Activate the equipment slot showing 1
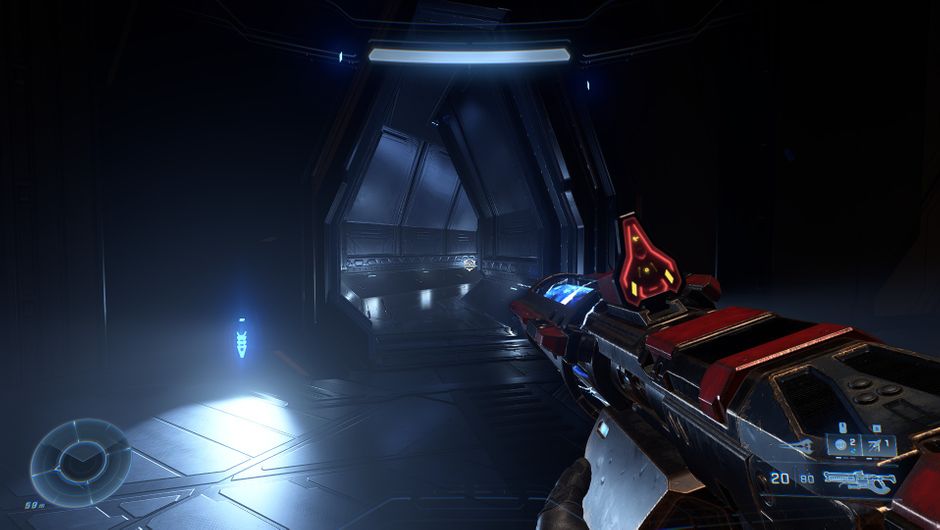 tap(879, 445)
